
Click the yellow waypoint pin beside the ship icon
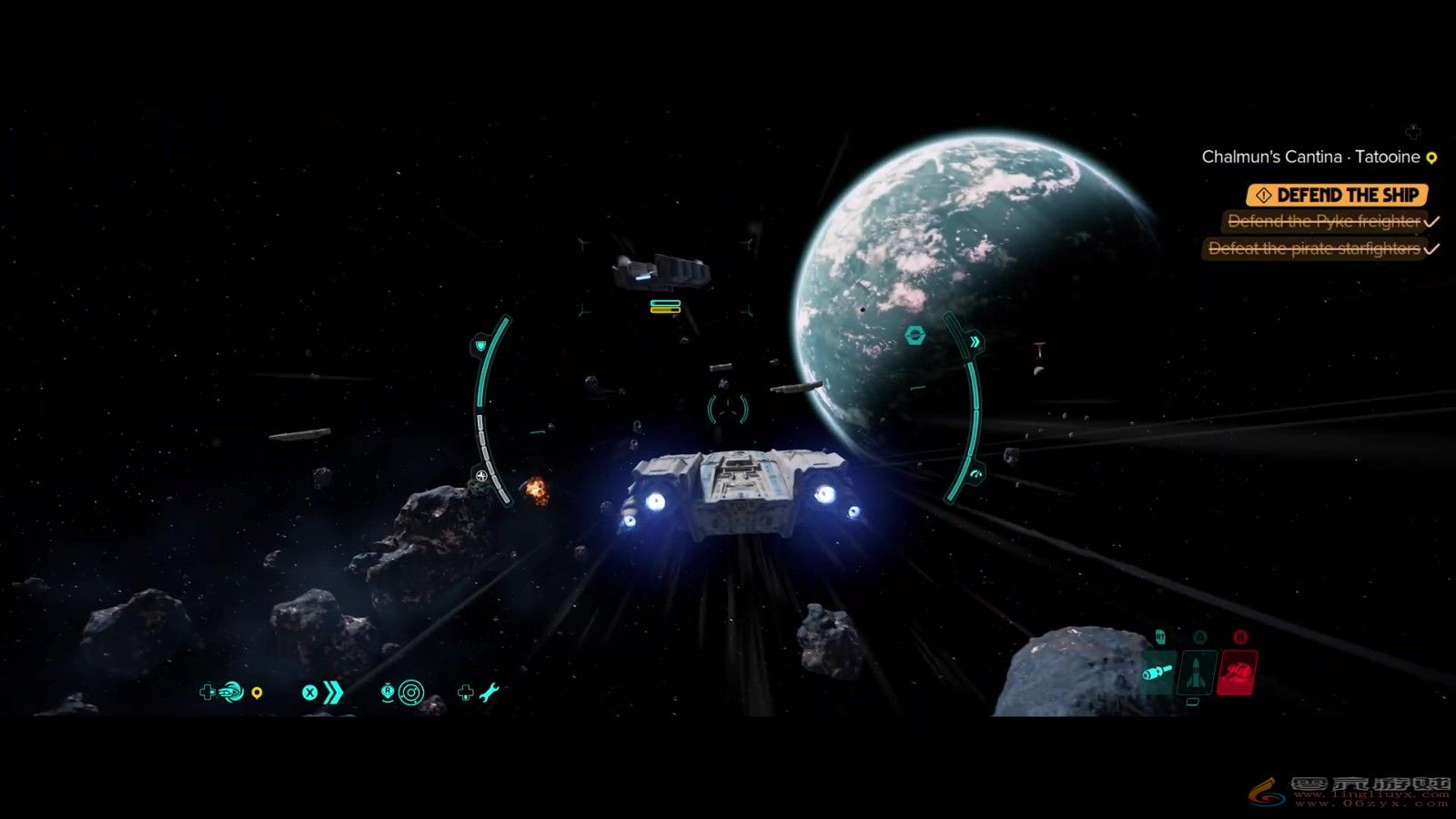[x=258, y=694]
